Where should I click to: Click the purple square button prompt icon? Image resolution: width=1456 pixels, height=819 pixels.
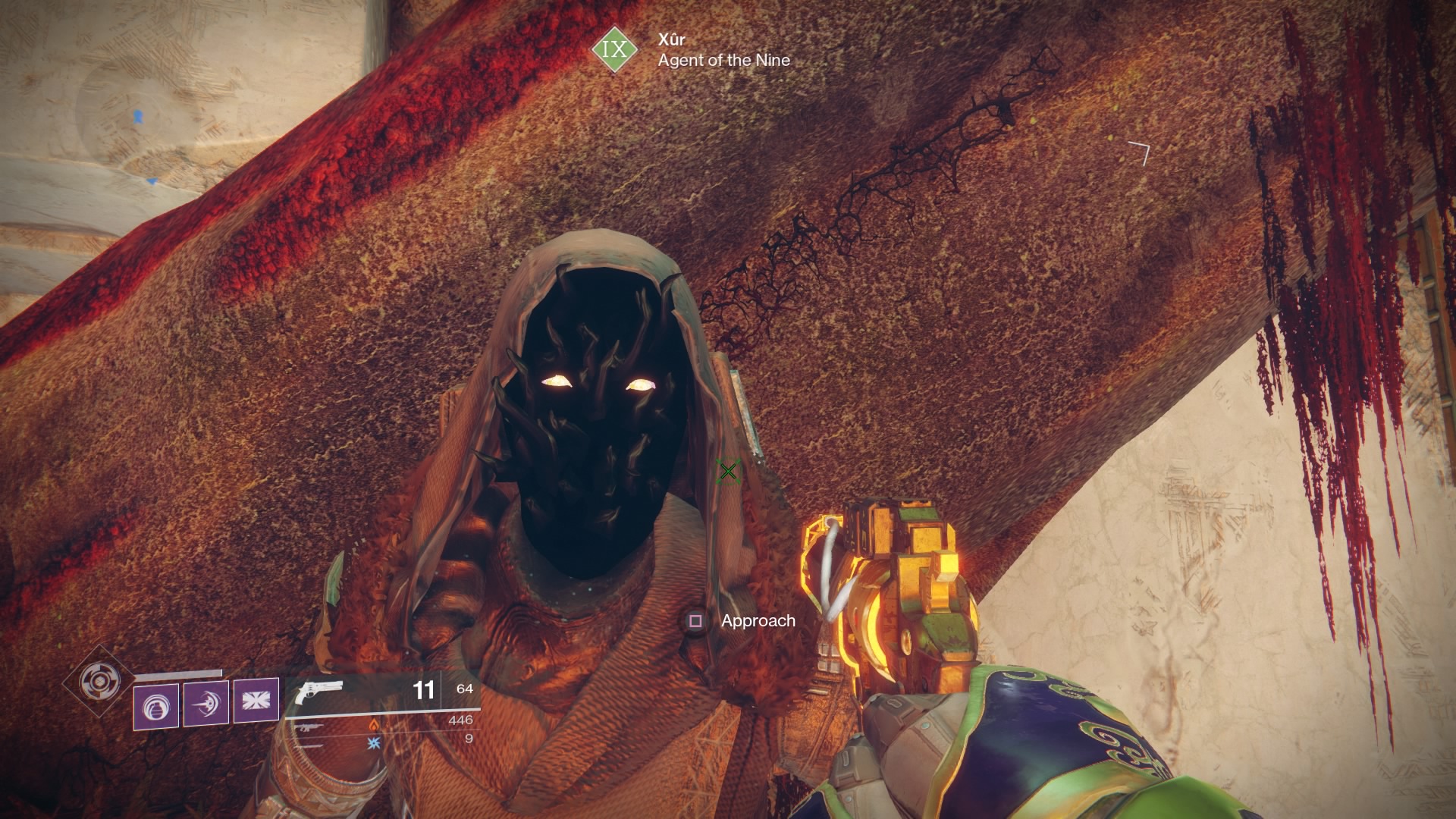695,621
